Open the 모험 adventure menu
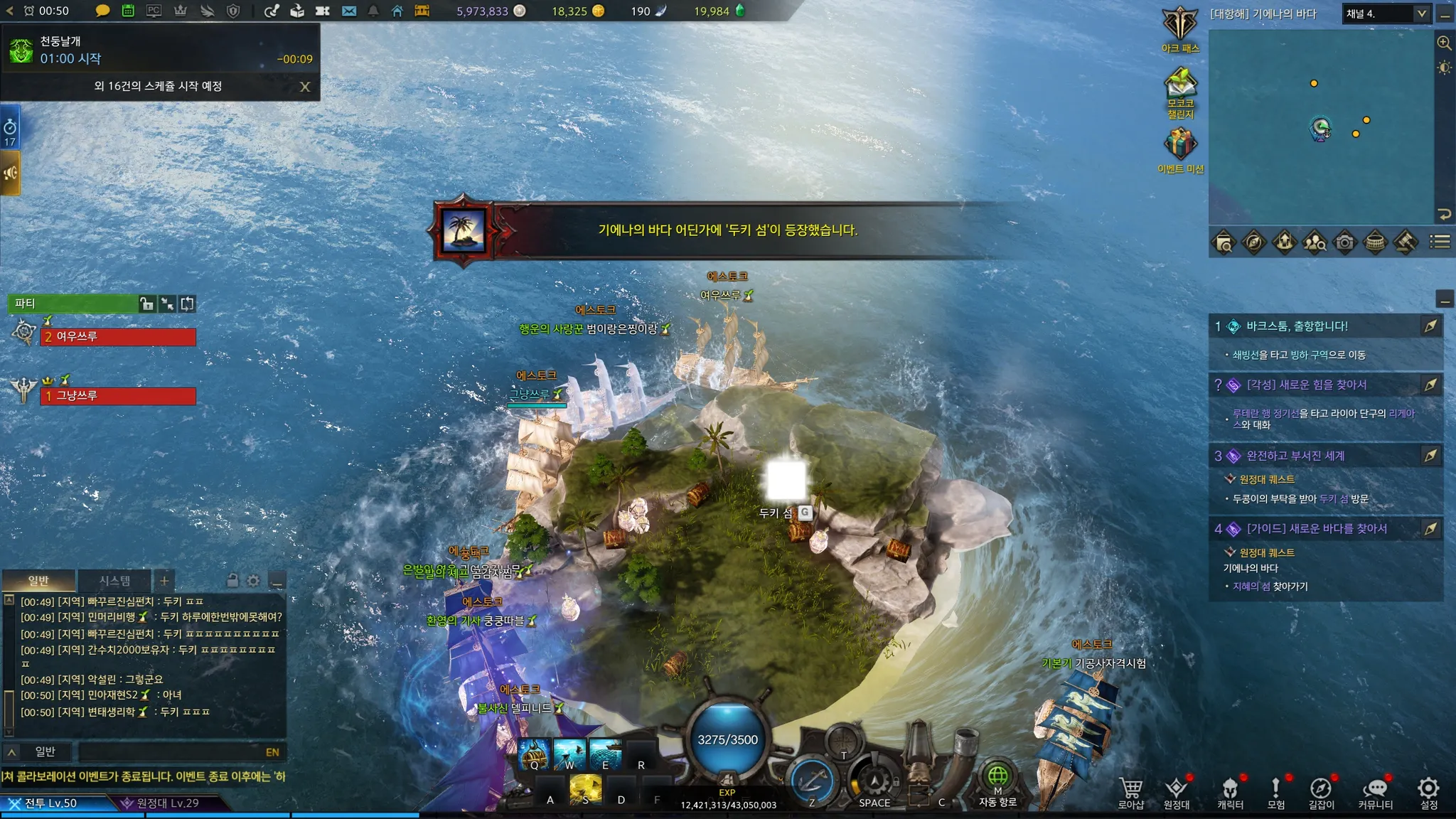The height and width of the screenshot is (819, 1456). 1276,791
